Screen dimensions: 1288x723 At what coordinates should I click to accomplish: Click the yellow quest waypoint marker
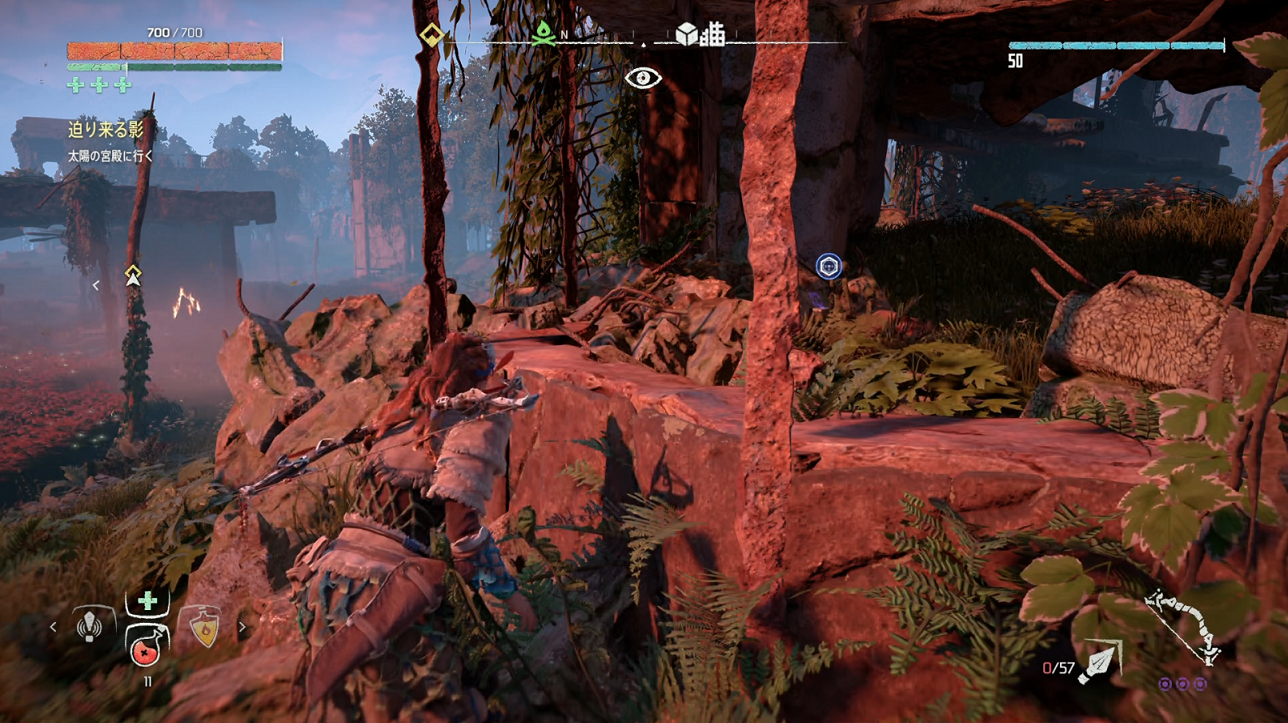[x=133, y=275]
